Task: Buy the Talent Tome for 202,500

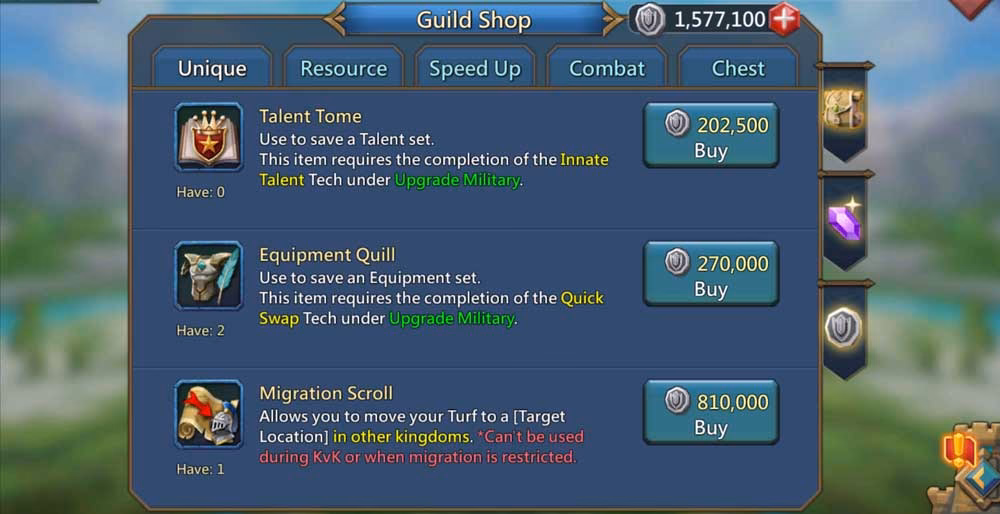Action: tap(710, 136)
